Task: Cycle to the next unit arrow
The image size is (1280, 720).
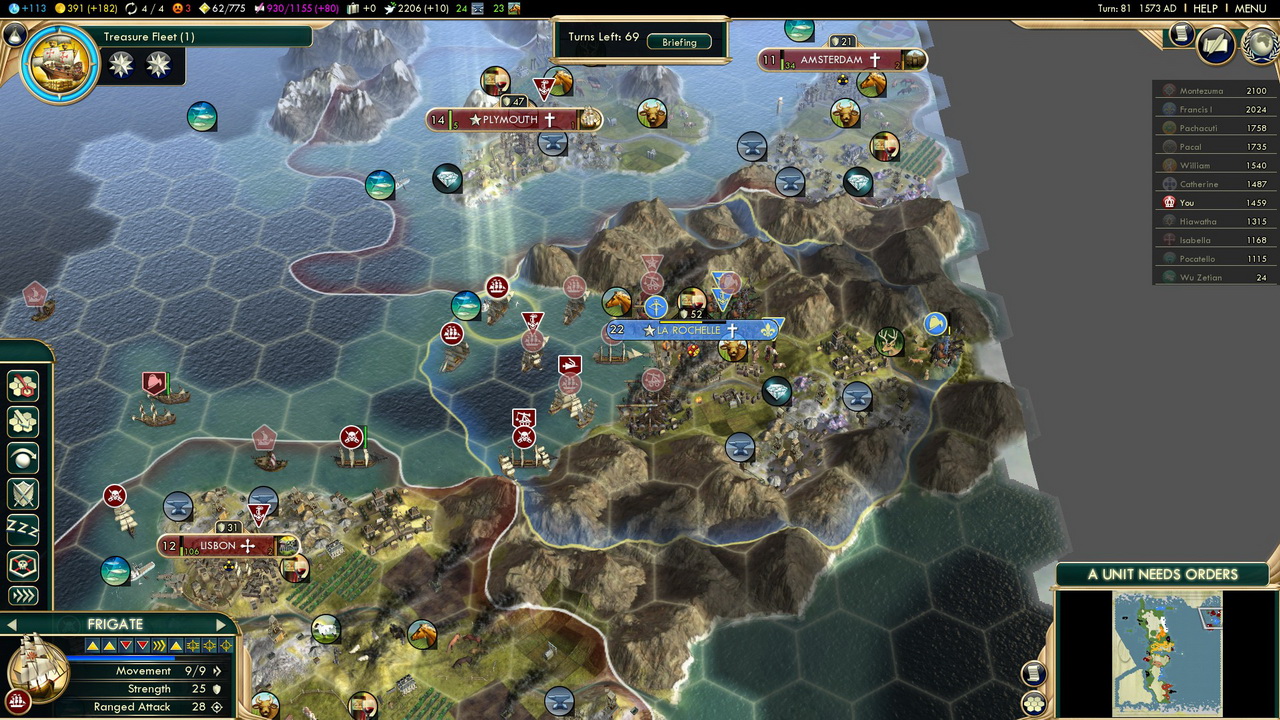Action: [x=220, y=625]
